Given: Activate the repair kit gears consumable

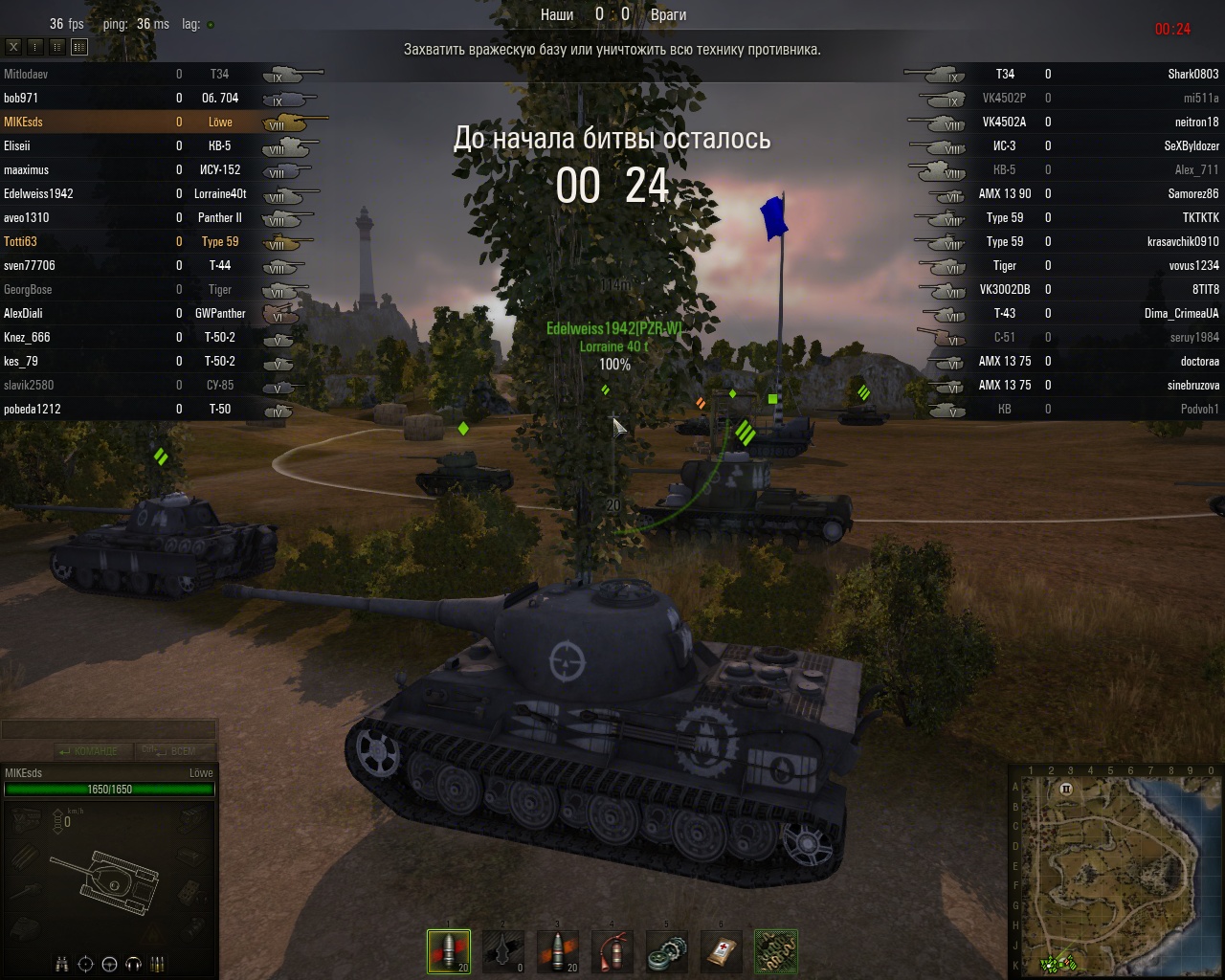Looking at the screenshot, I should 667,951.
